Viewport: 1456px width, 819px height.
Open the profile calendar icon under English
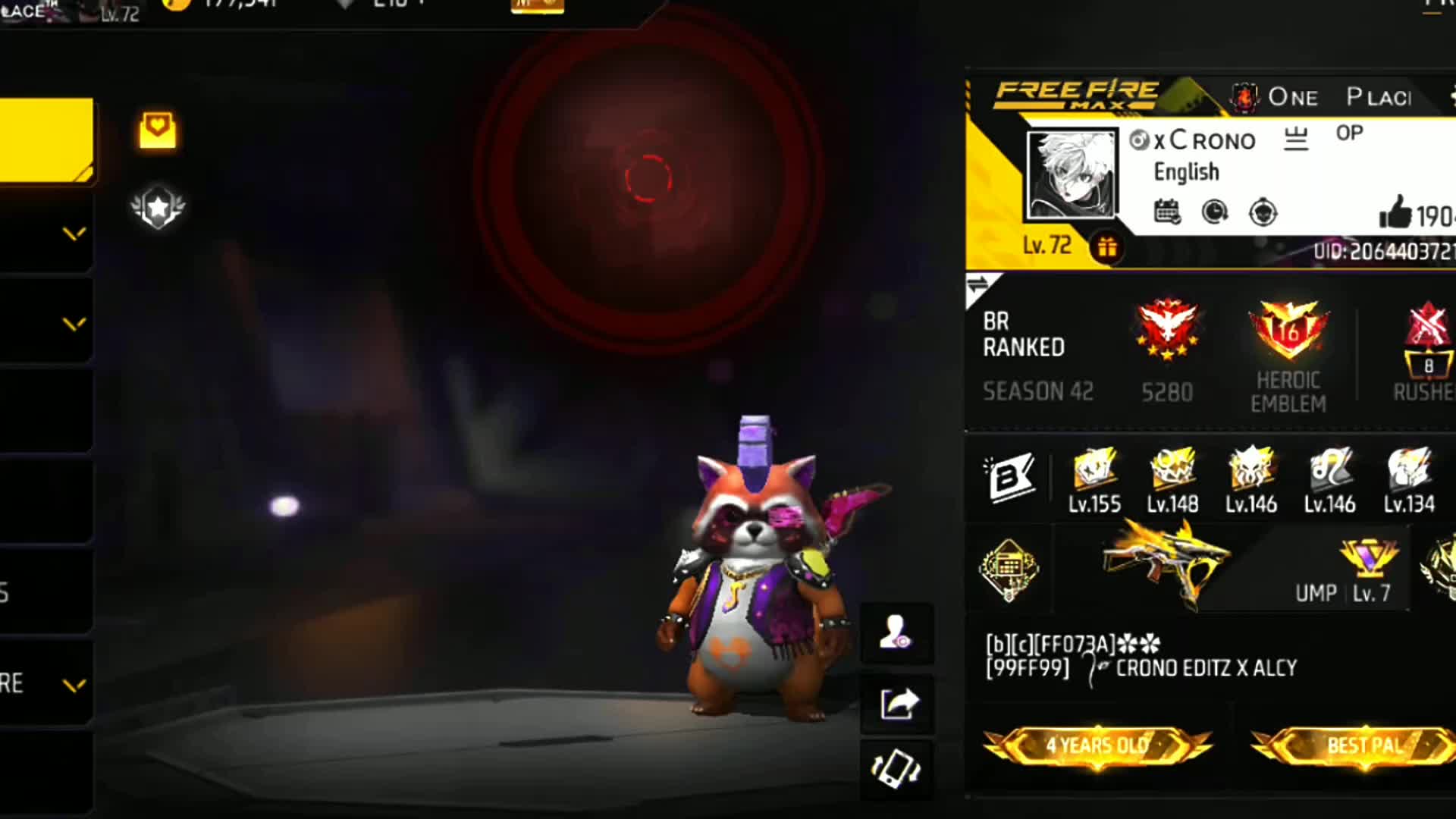pos(1167,212)
